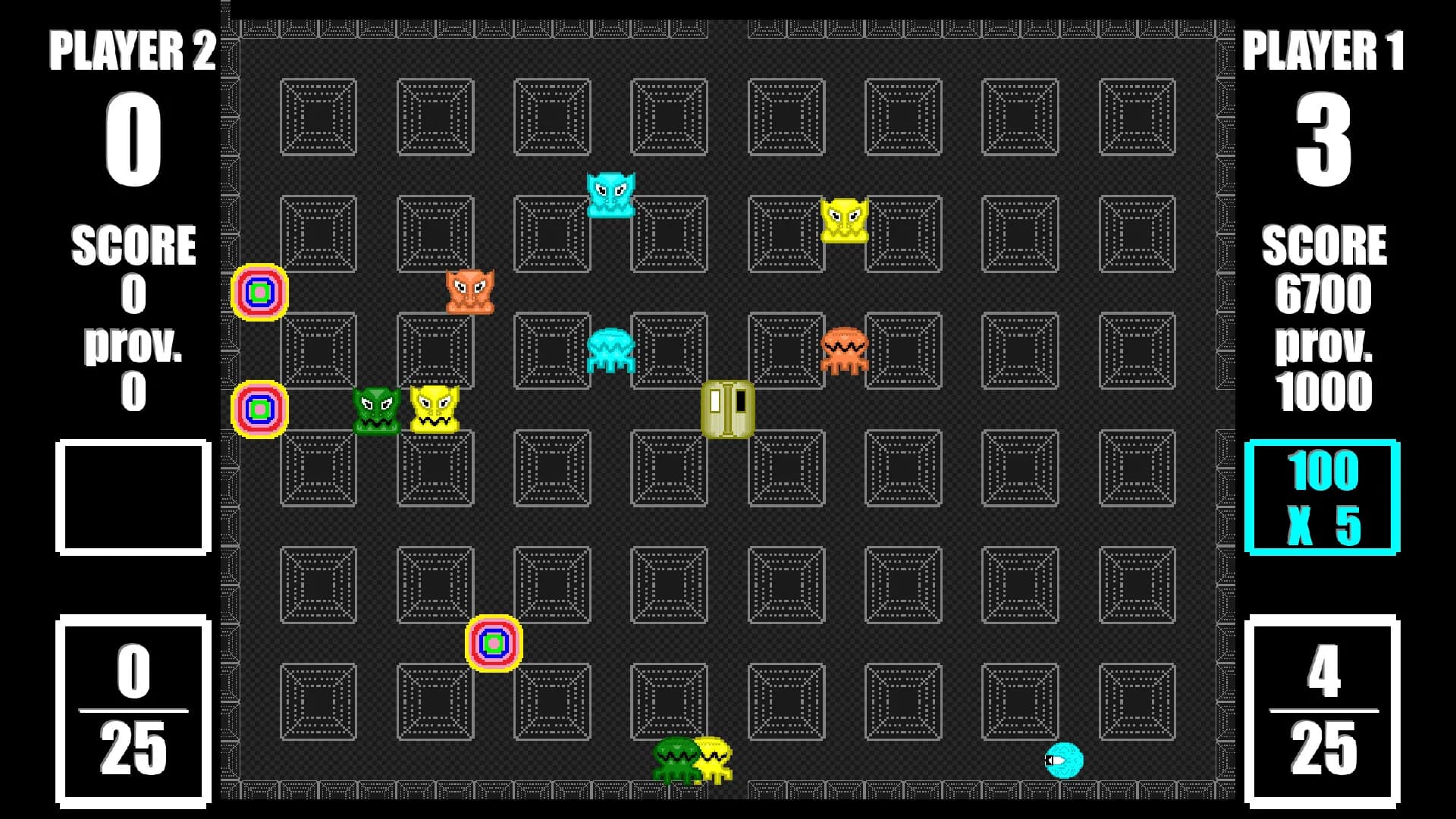
Task: Click the Player 2 prov. 0 counter
Action: (133, 364)
